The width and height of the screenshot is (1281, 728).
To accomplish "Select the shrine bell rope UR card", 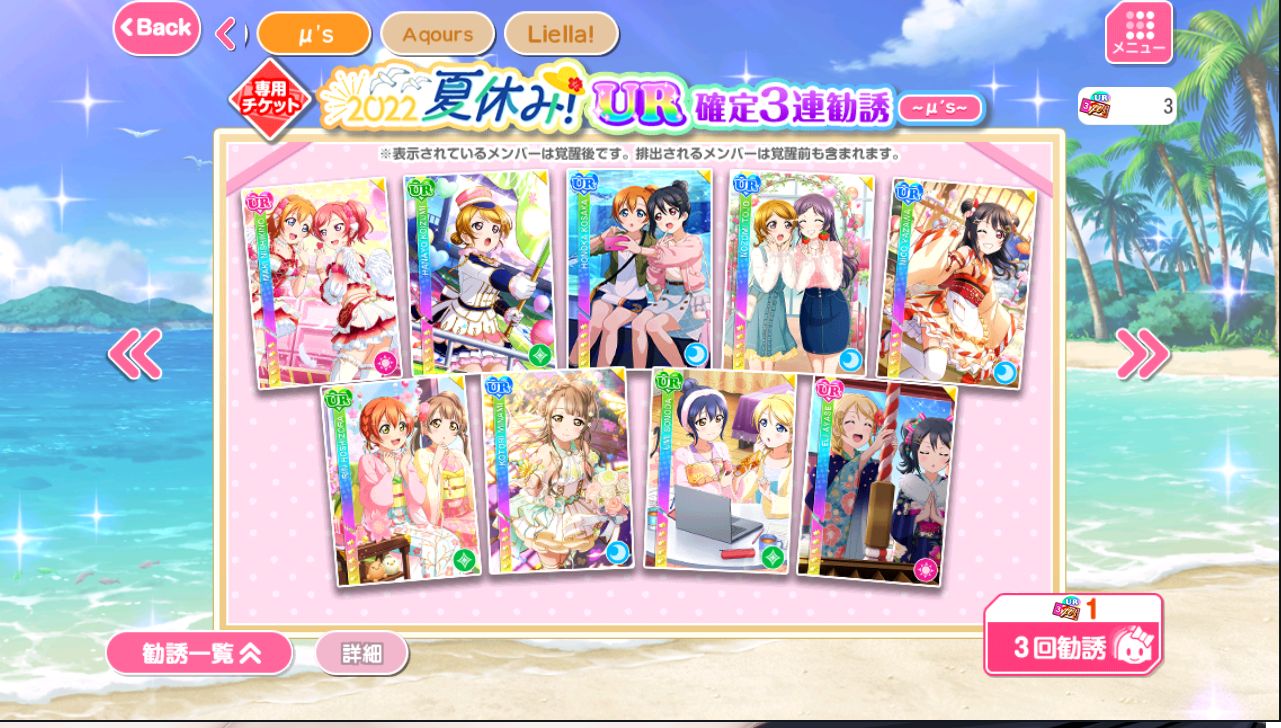I will (x=876, y=480).
